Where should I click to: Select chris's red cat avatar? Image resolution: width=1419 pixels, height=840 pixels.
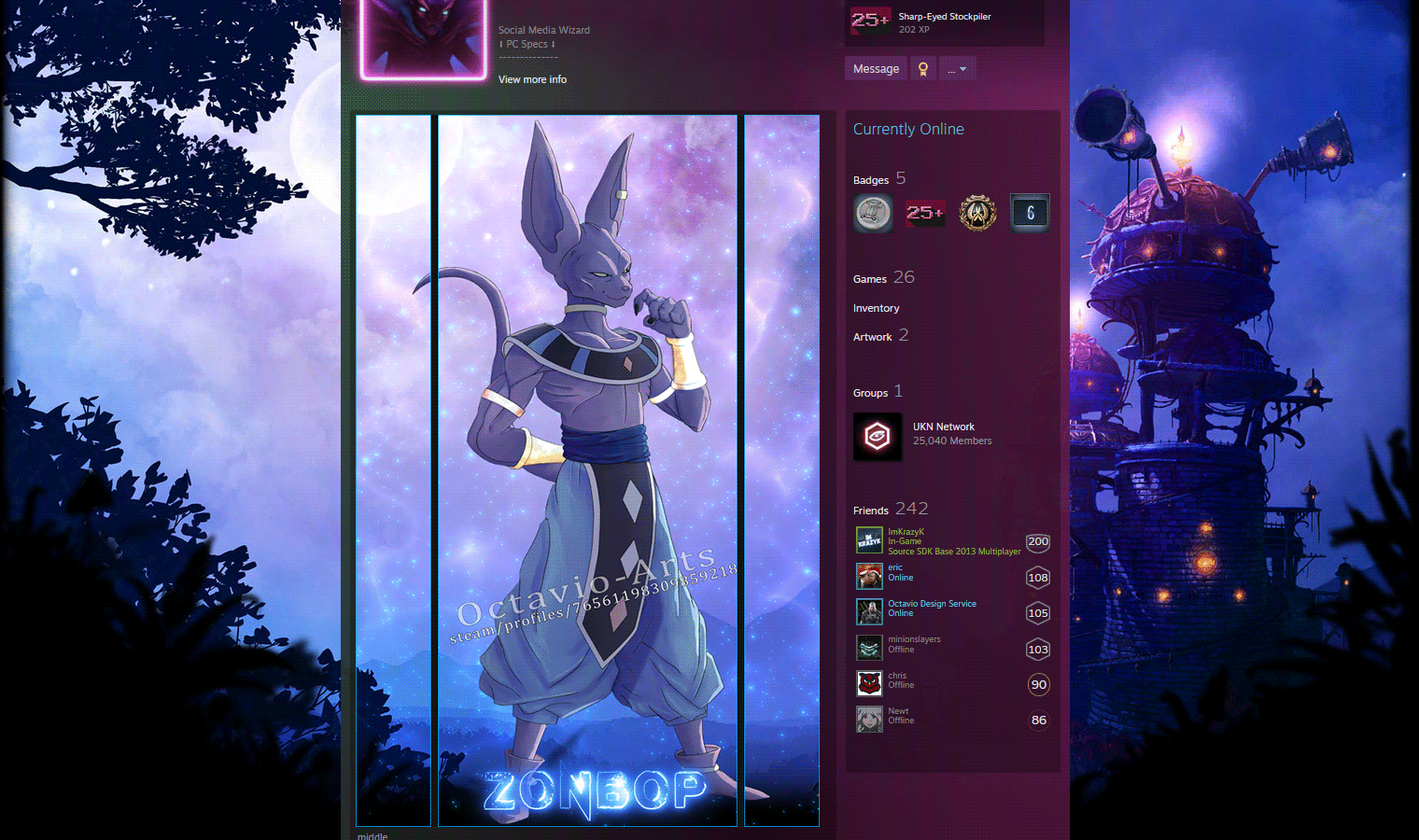tap(869, 683)
